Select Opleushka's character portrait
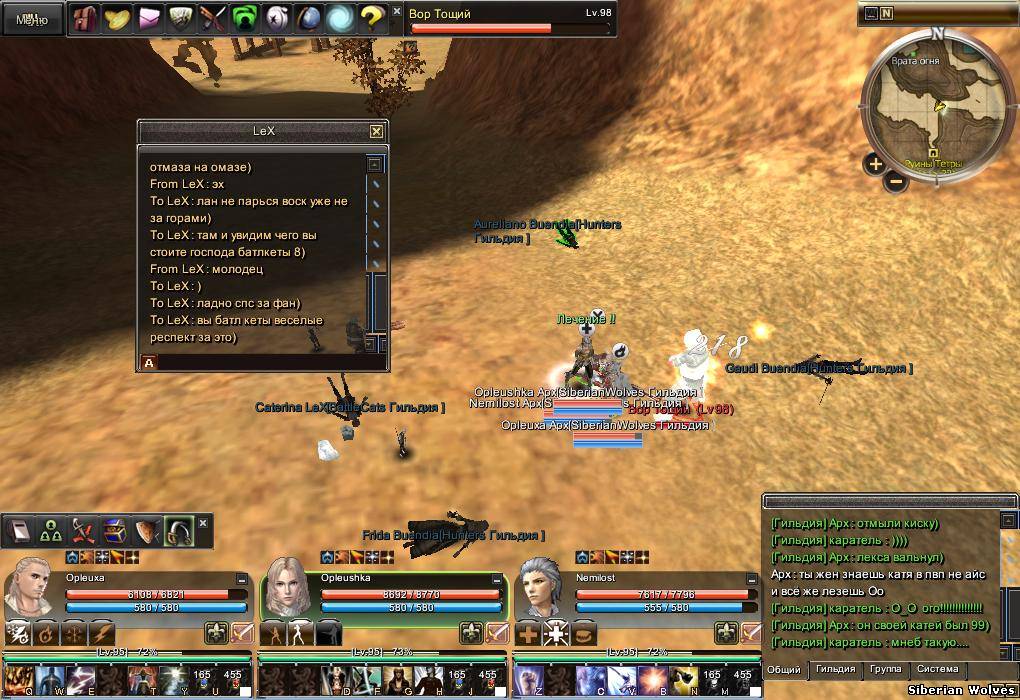Viewport: 1020px width, 700px height. point(286,590)
